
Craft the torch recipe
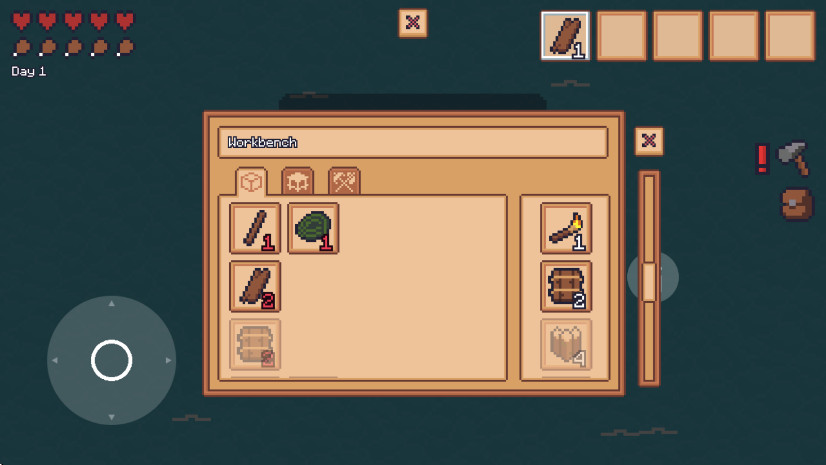[566, 229]
